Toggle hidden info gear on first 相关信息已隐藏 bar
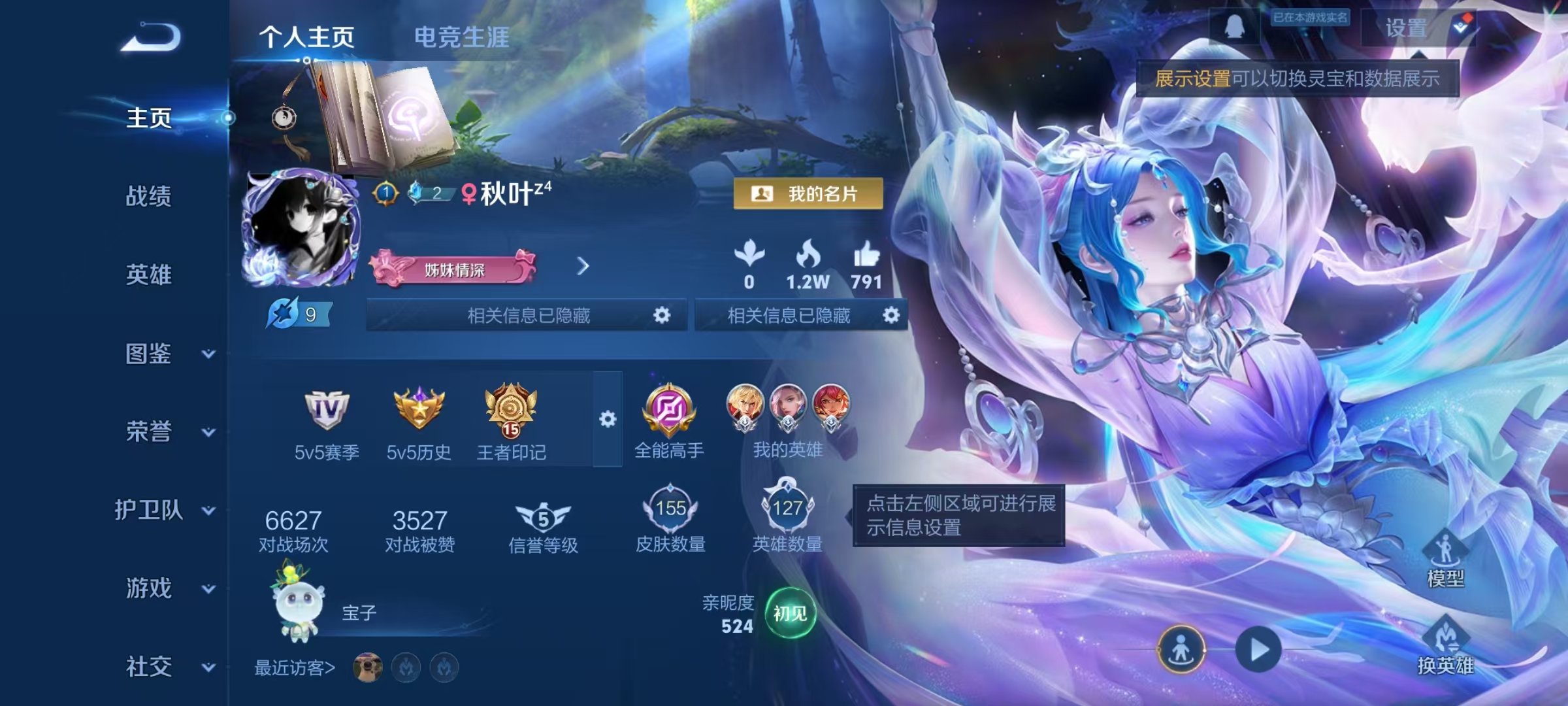The image size is (1568, 706). point(661,314)
